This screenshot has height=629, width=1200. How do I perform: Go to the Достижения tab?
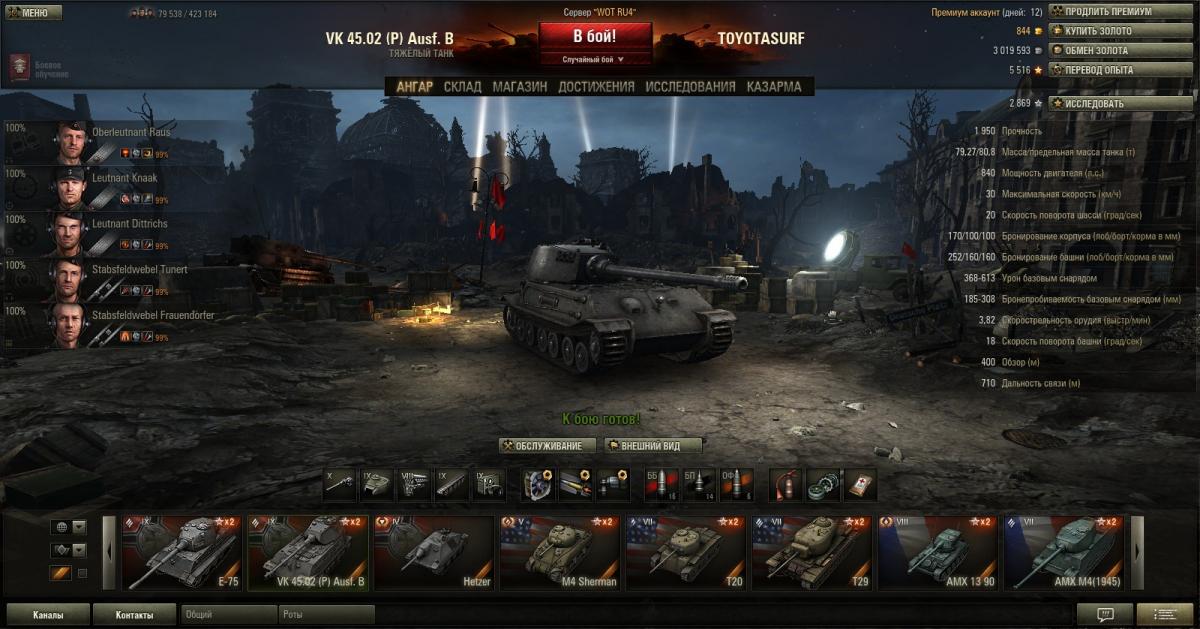click(x=596, y=87)
